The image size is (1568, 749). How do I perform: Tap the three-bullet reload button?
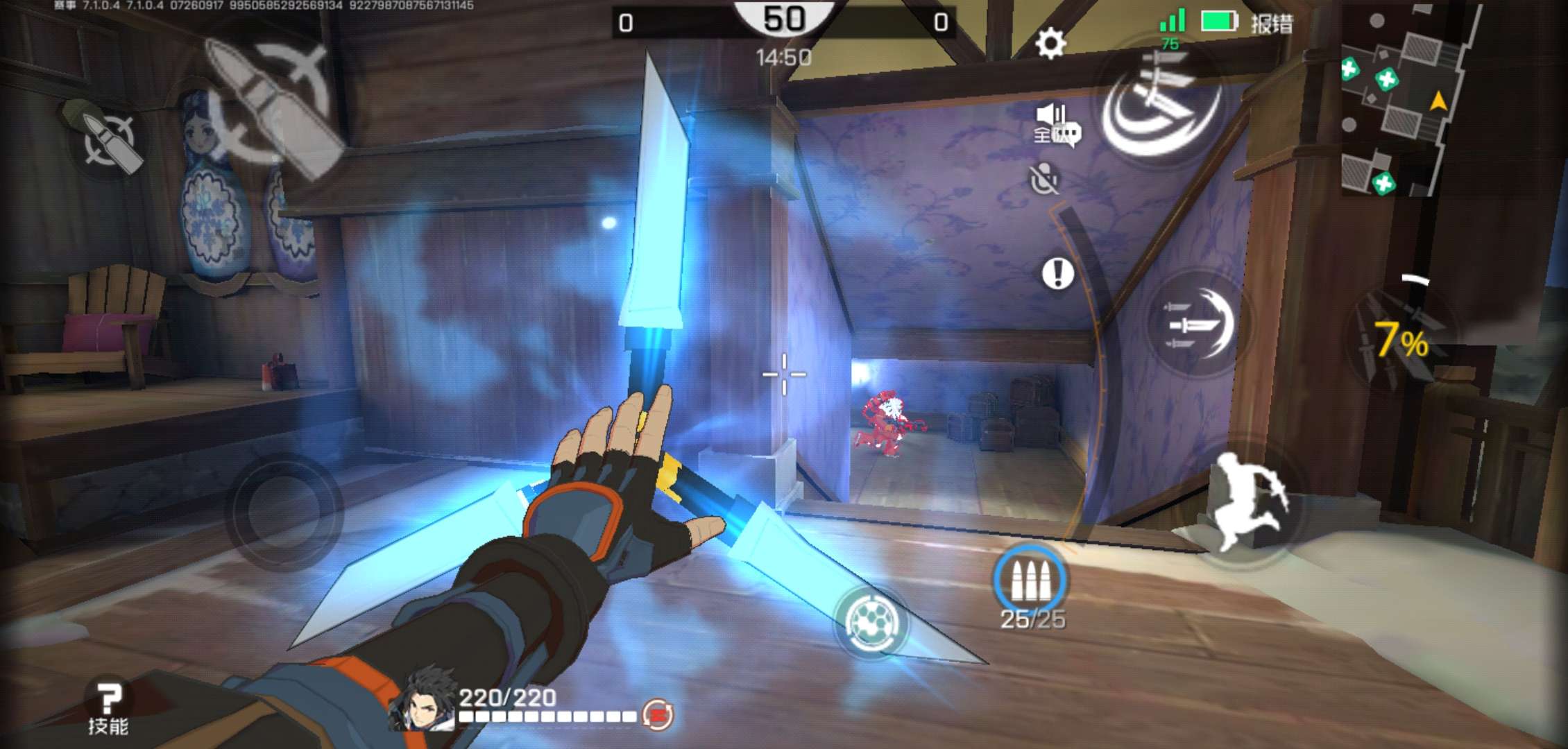point(1030,580)
